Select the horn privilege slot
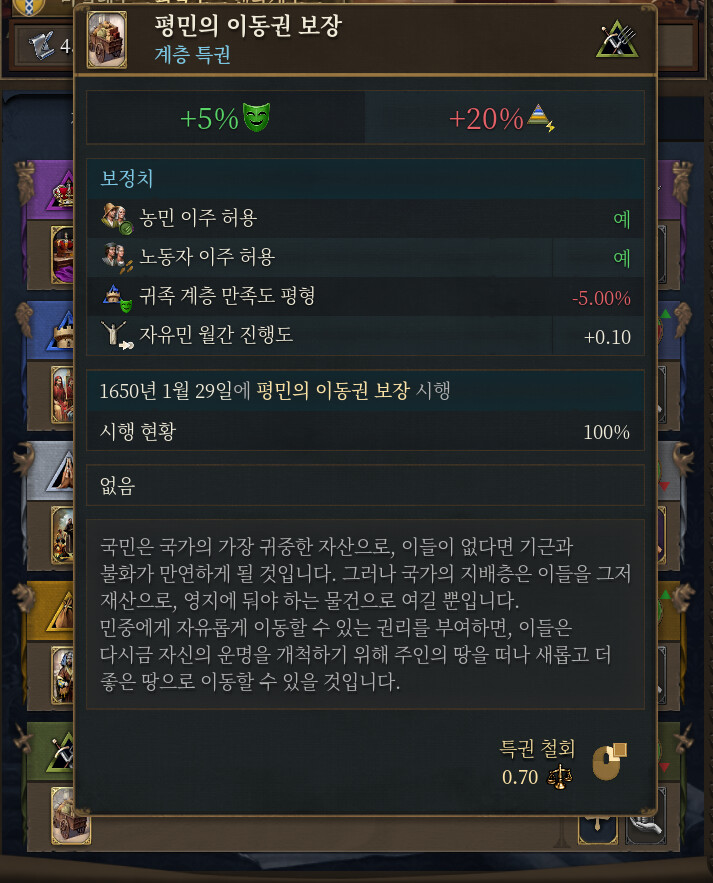This screenshot has width=713, height=883. pos(646,829)
